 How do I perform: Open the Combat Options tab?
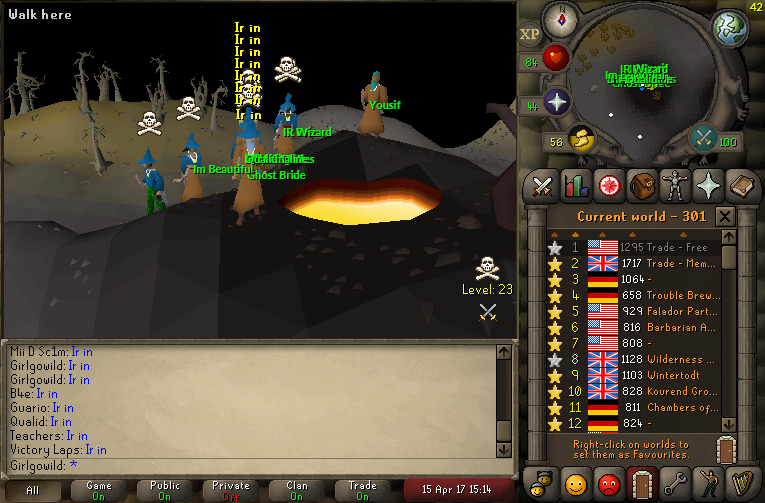coord(543,185)
